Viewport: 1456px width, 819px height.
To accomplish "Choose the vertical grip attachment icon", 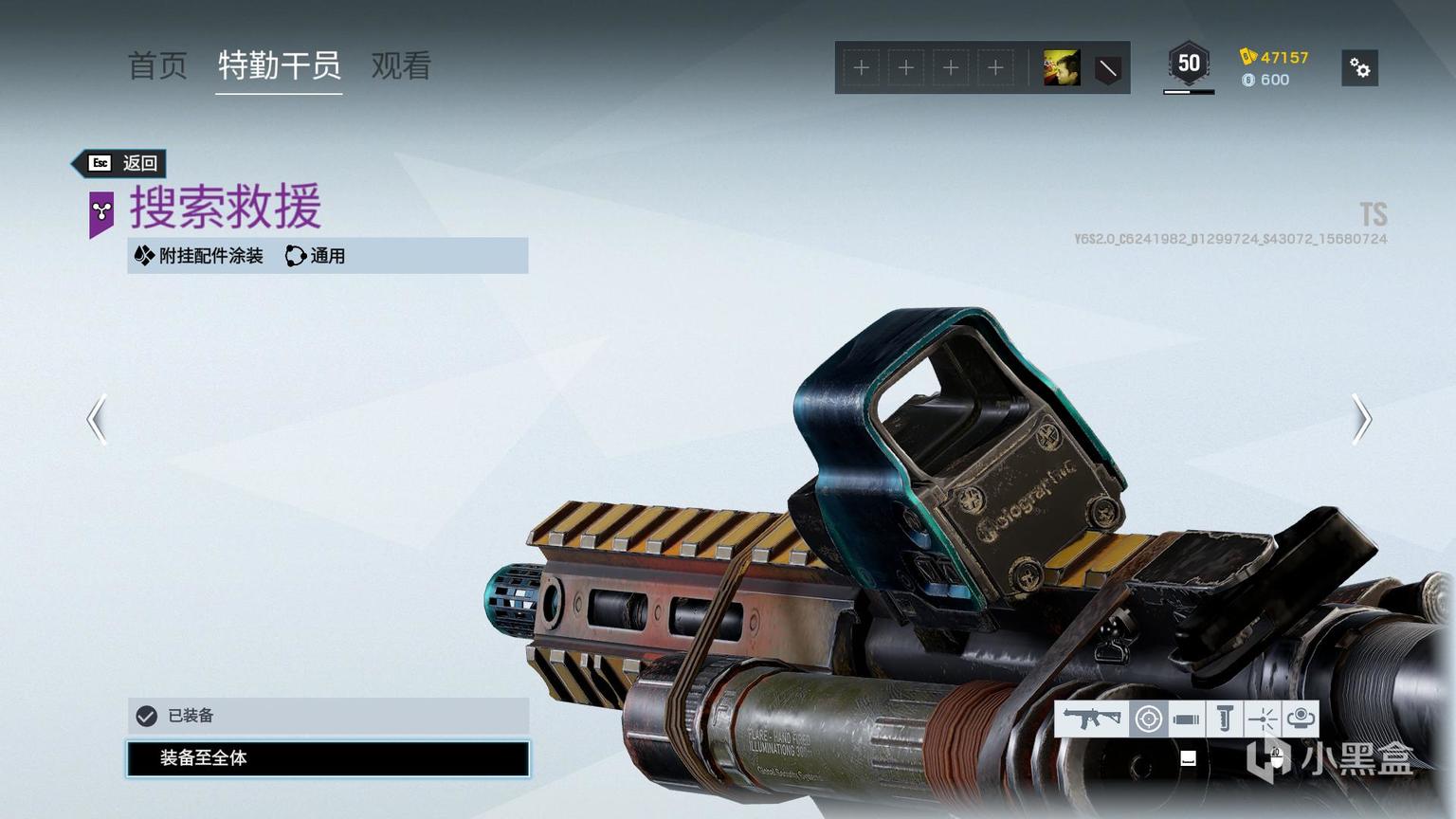I will coord(1224,719).
